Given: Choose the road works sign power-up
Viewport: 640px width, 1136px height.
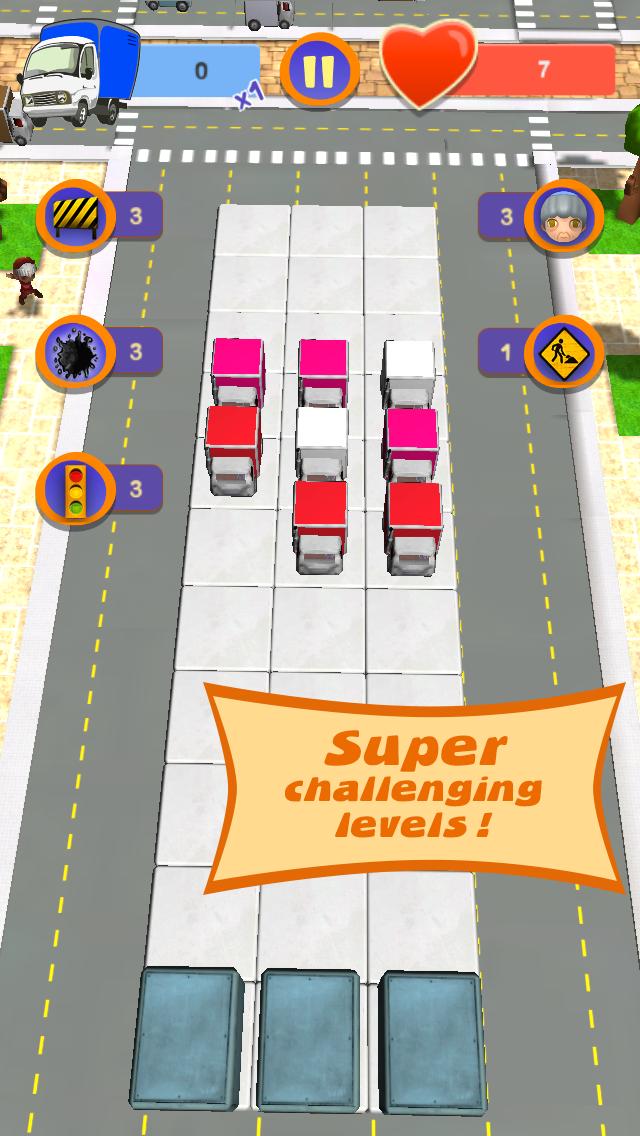Looking at the screenshot, I should (565, 353).
